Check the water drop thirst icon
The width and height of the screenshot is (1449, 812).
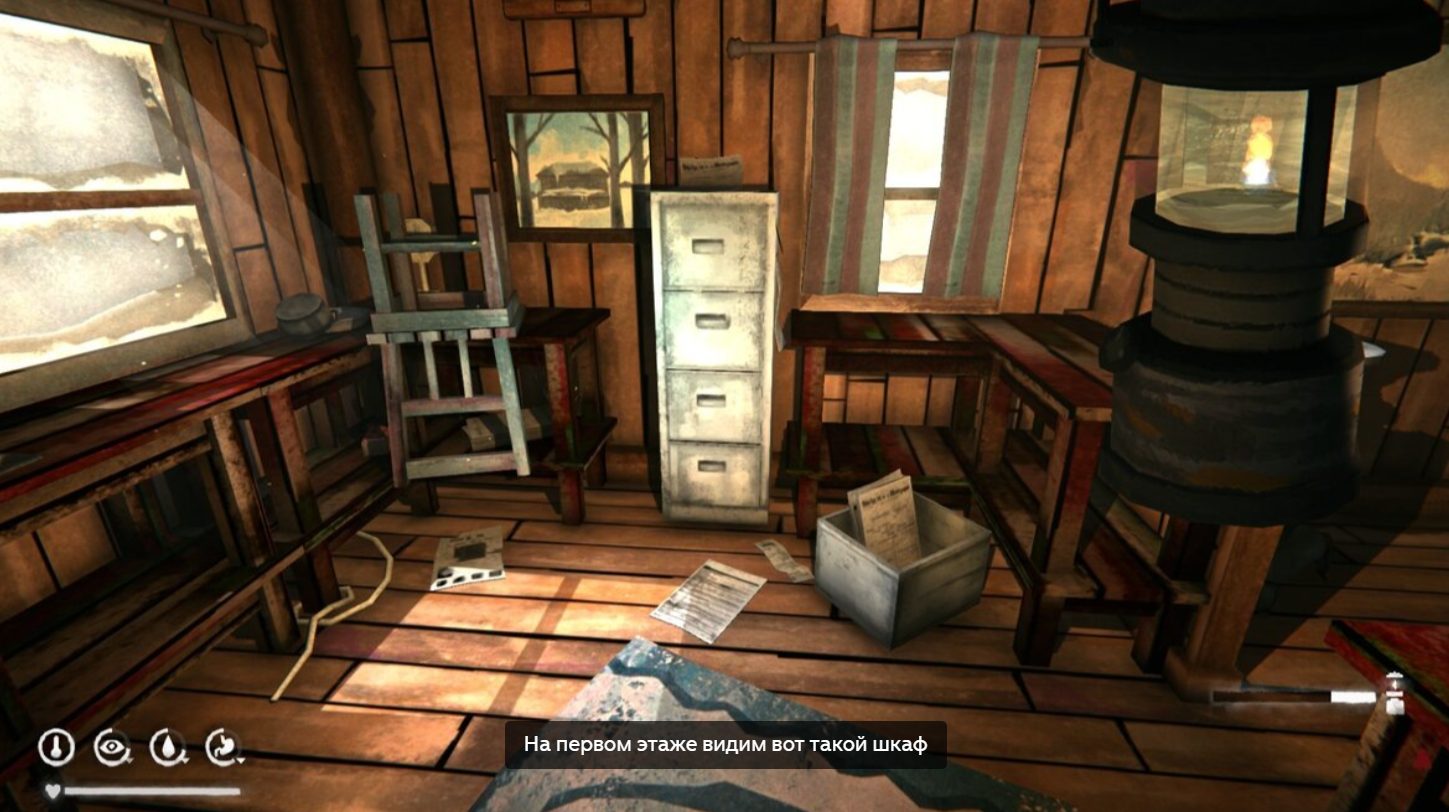pyautogui.click(x=167, y=746)
